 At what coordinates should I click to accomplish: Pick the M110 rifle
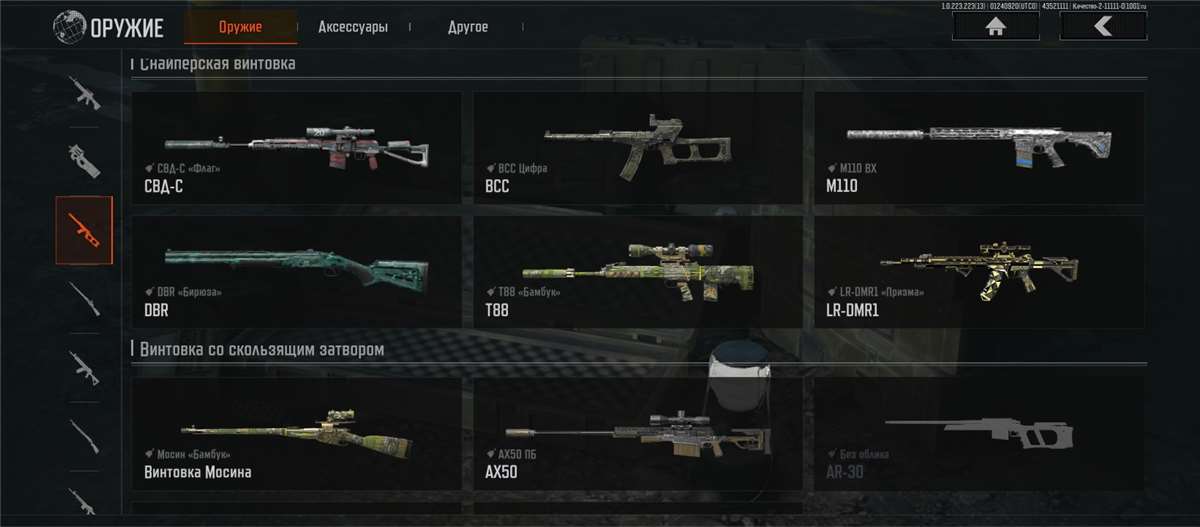point(979,148)
